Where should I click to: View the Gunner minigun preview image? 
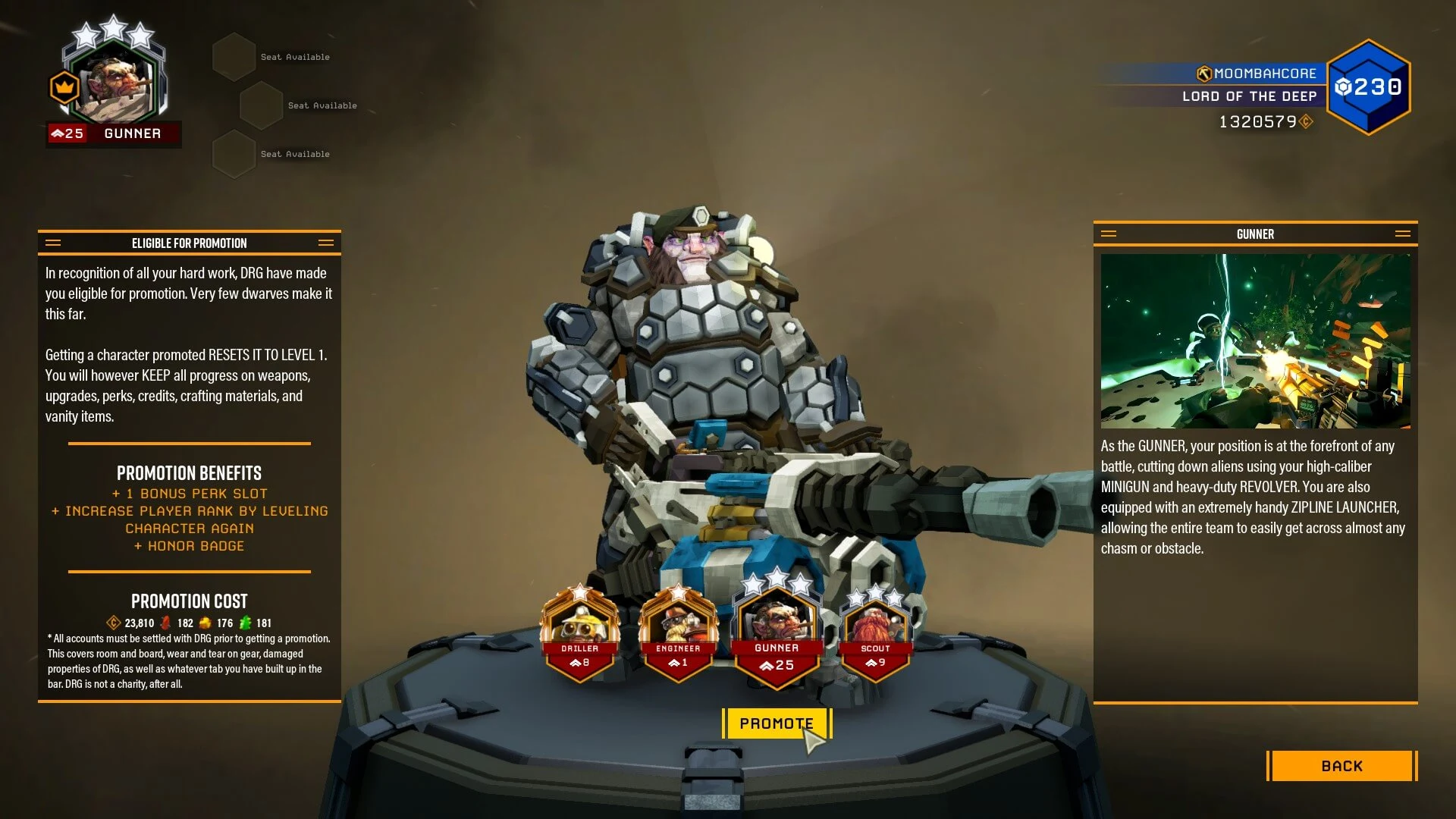tap(1255, 340)
